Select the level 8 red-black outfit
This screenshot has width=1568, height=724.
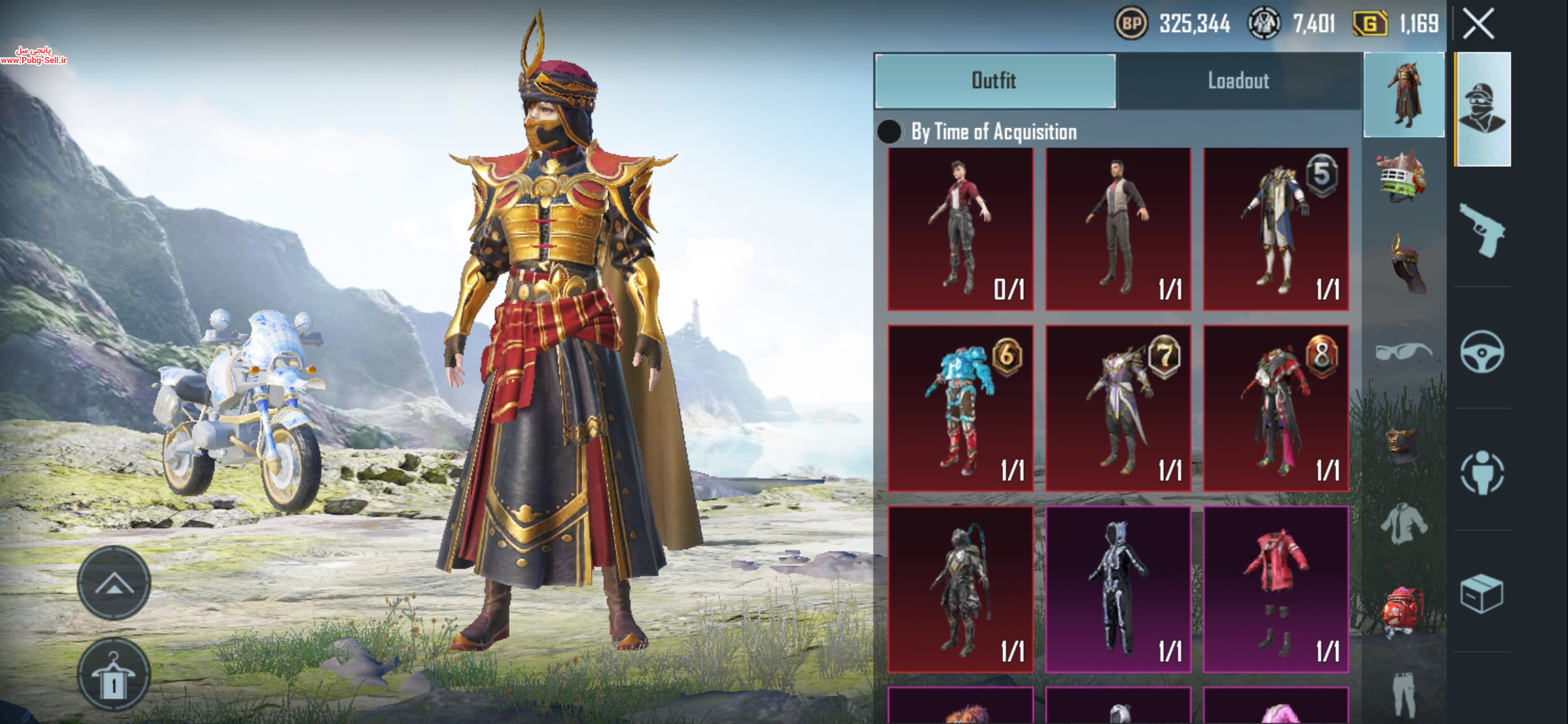click(1276, 408)
